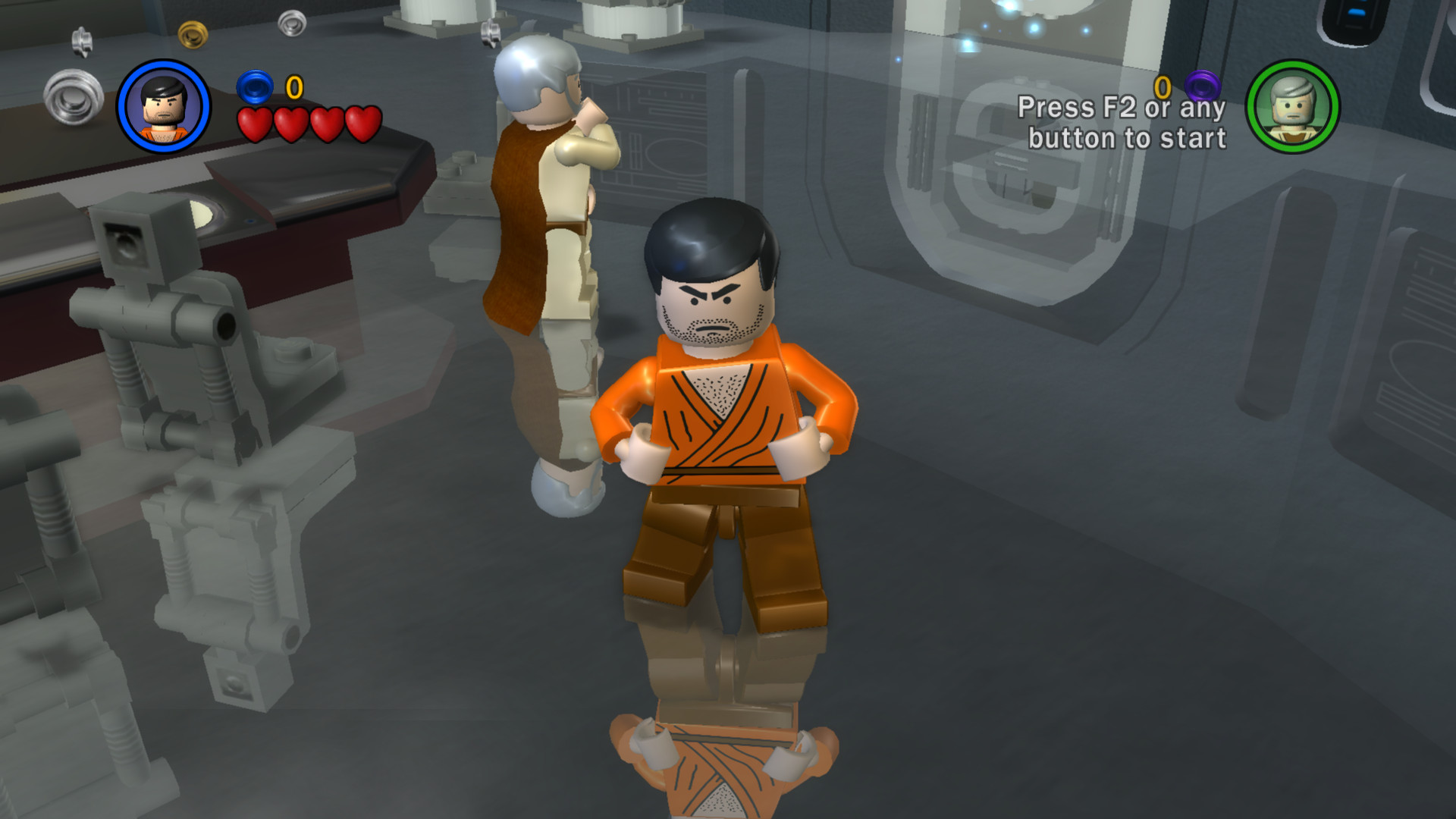This screenshot has width=1456, height=819.
Task: Select the green Obi-Wan character portrait
Action: [x=1291, y=104]
